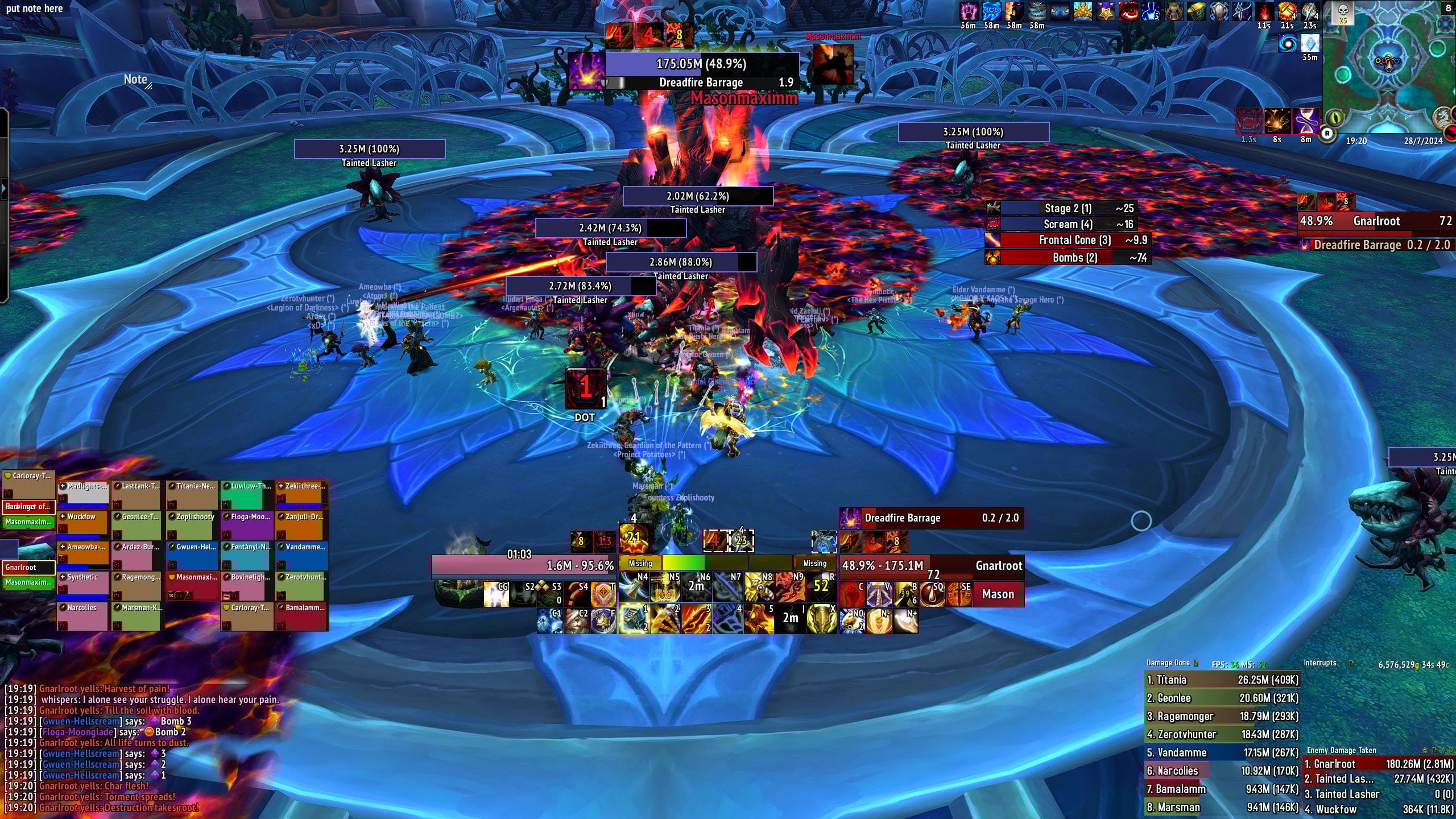Choose the Gnarlroot boss frame beside raid grid
Screen dimensions: 1456x819
pos(28,567)
